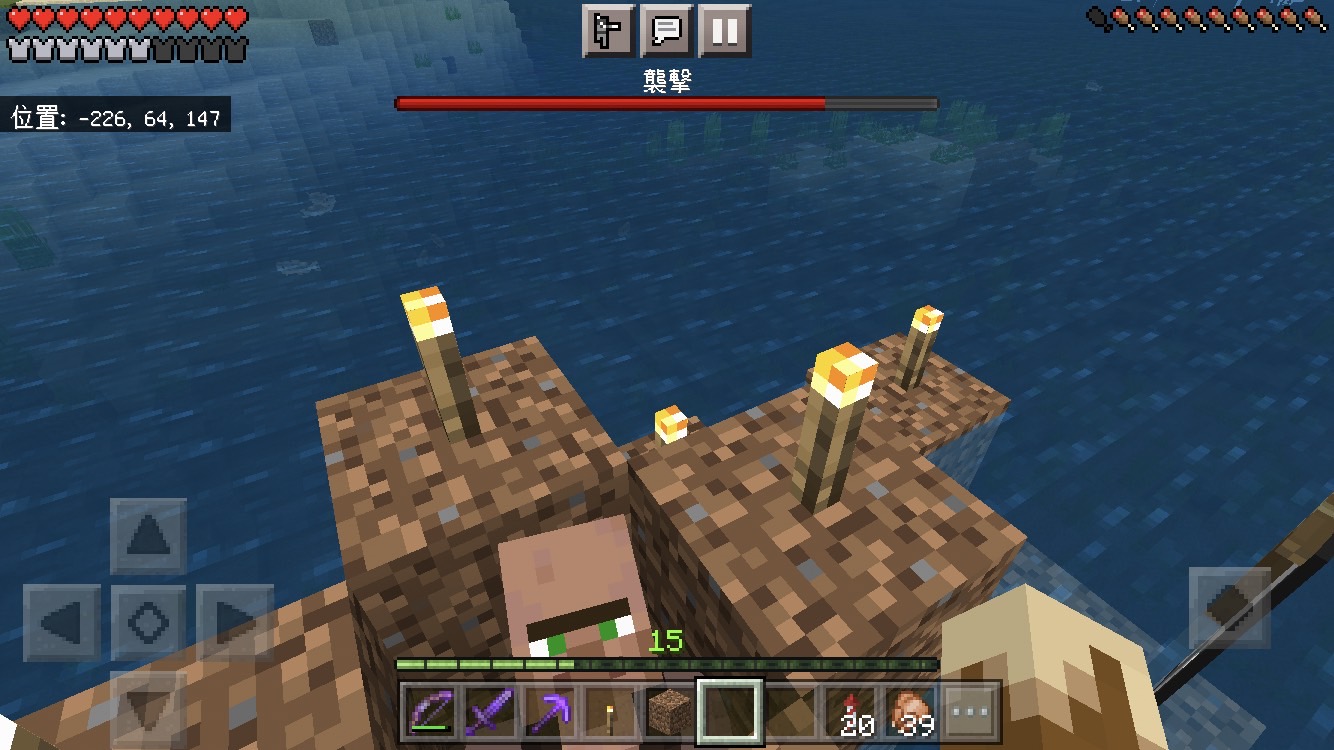Image resolution: width=1334 pixels, height=750 pixels.
Task: Tap the move forward arrow
Action: (x=148, y=537)
